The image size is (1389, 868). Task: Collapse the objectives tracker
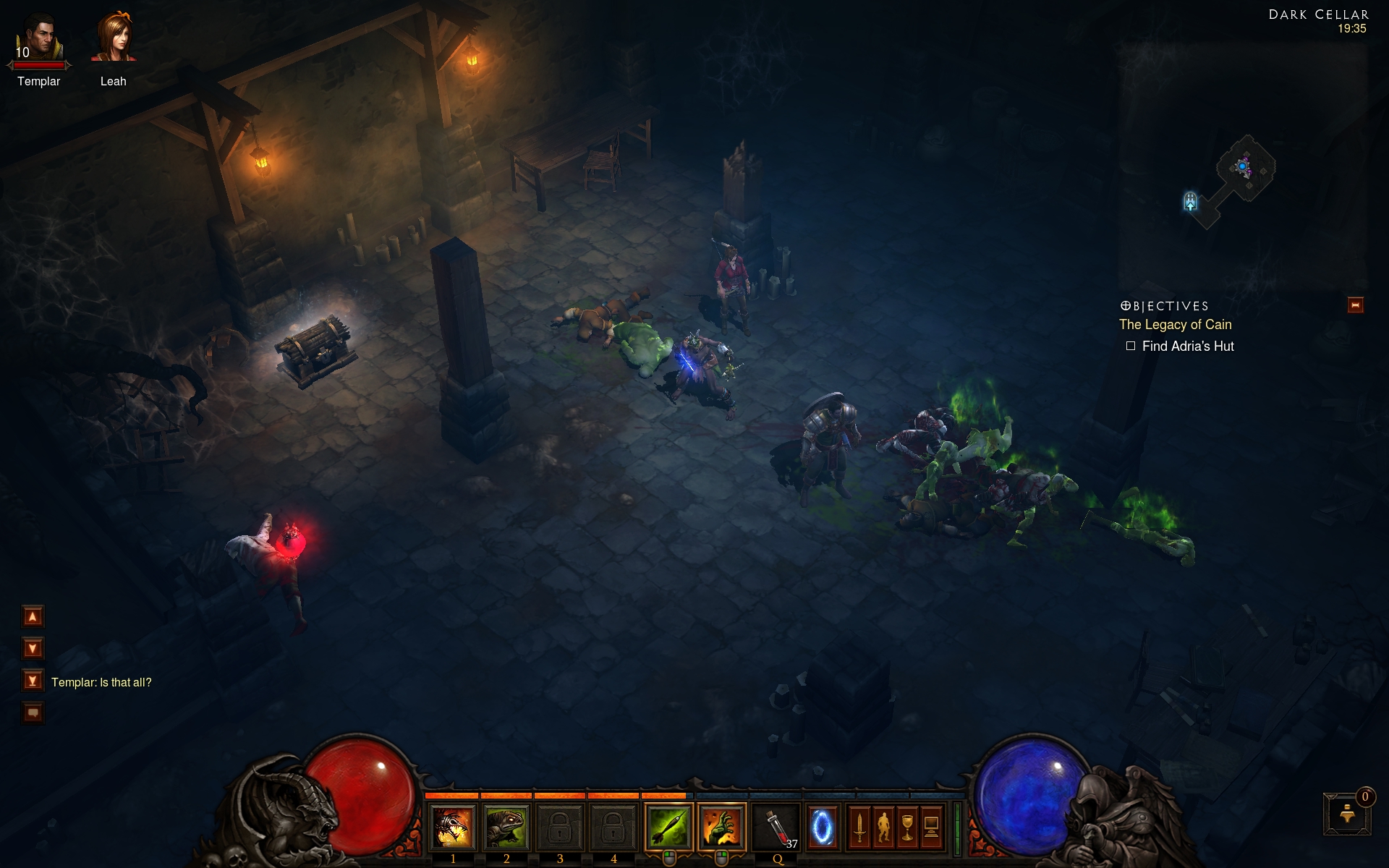(x=1355, y=305)
